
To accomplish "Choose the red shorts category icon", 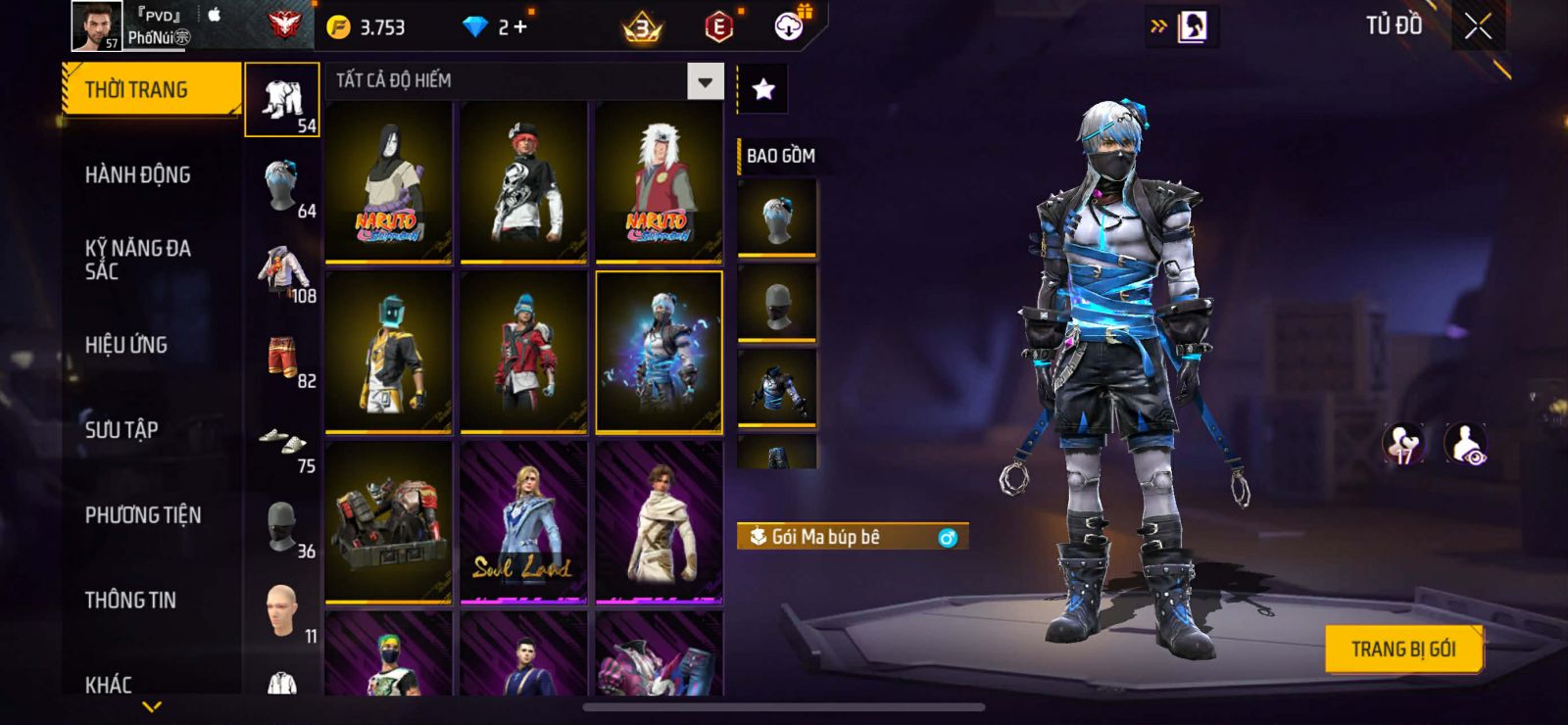I will tap(283, 358).
